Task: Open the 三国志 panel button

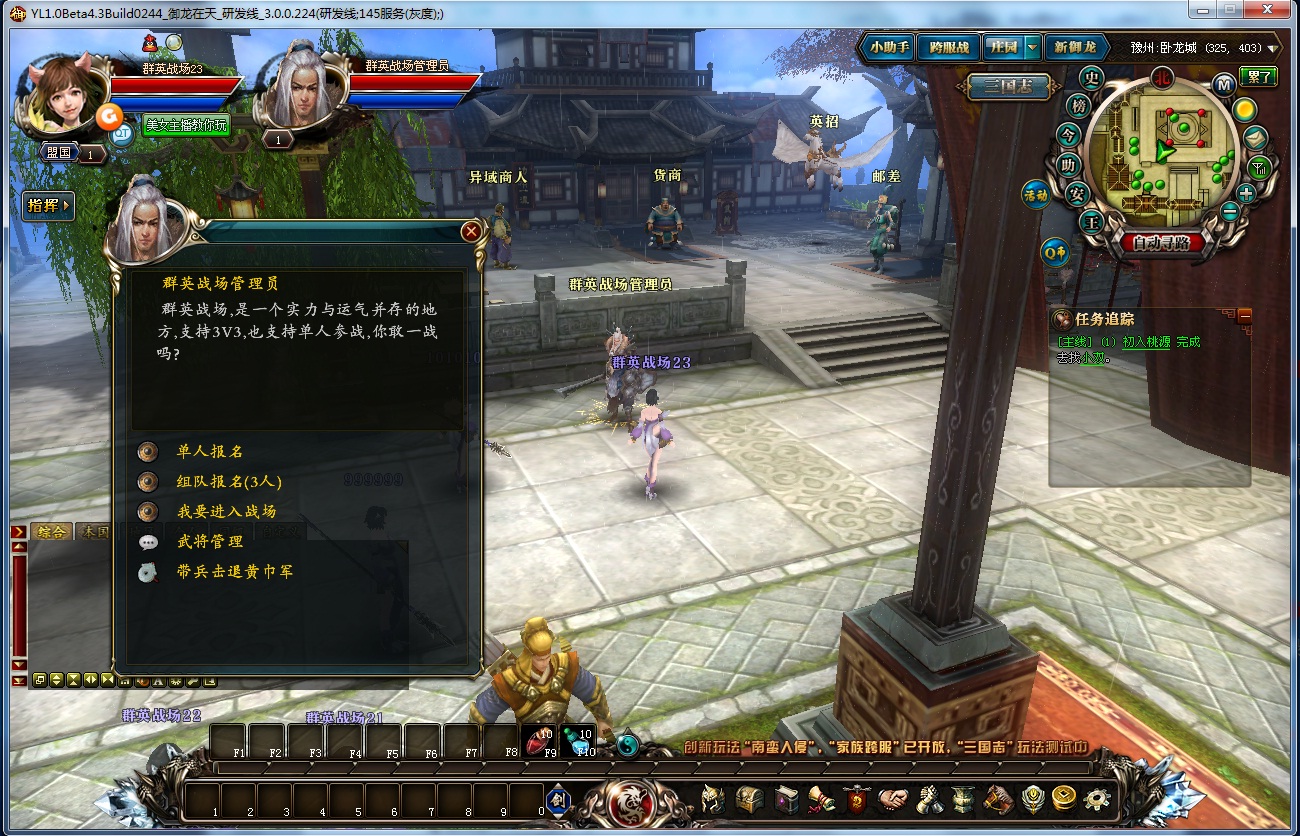Action: pyautogui.click(x=1008, y=87)
